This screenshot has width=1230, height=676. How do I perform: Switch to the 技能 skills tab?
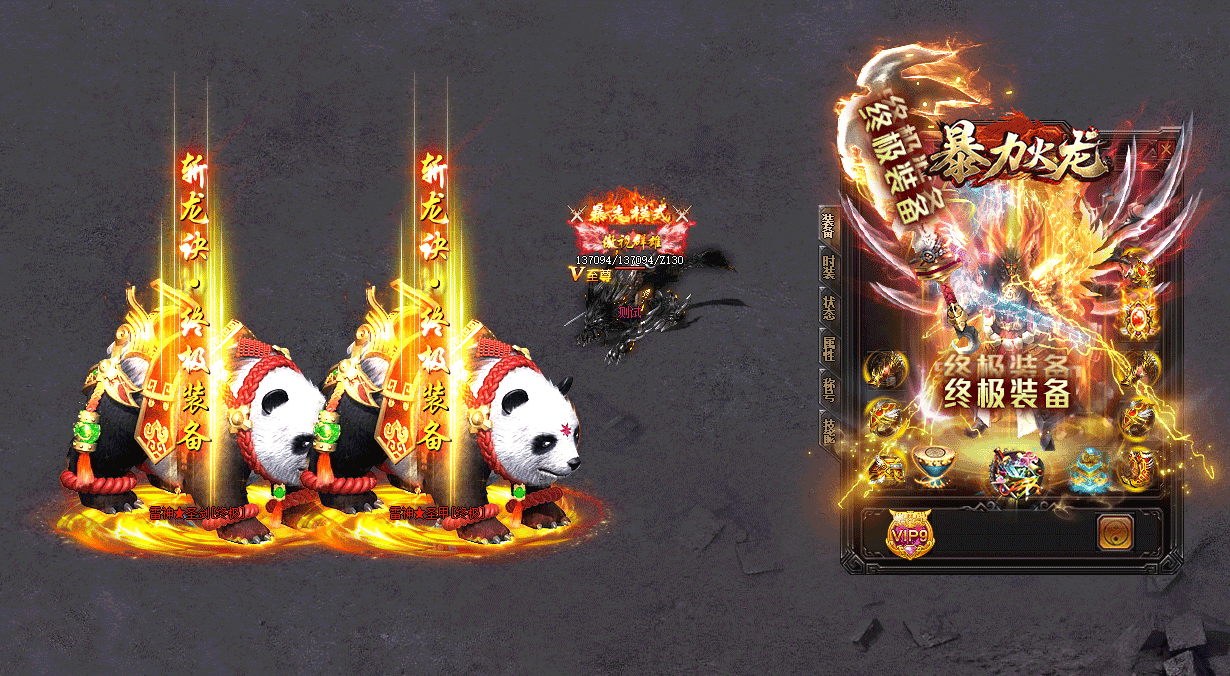[x=829, y=430]
